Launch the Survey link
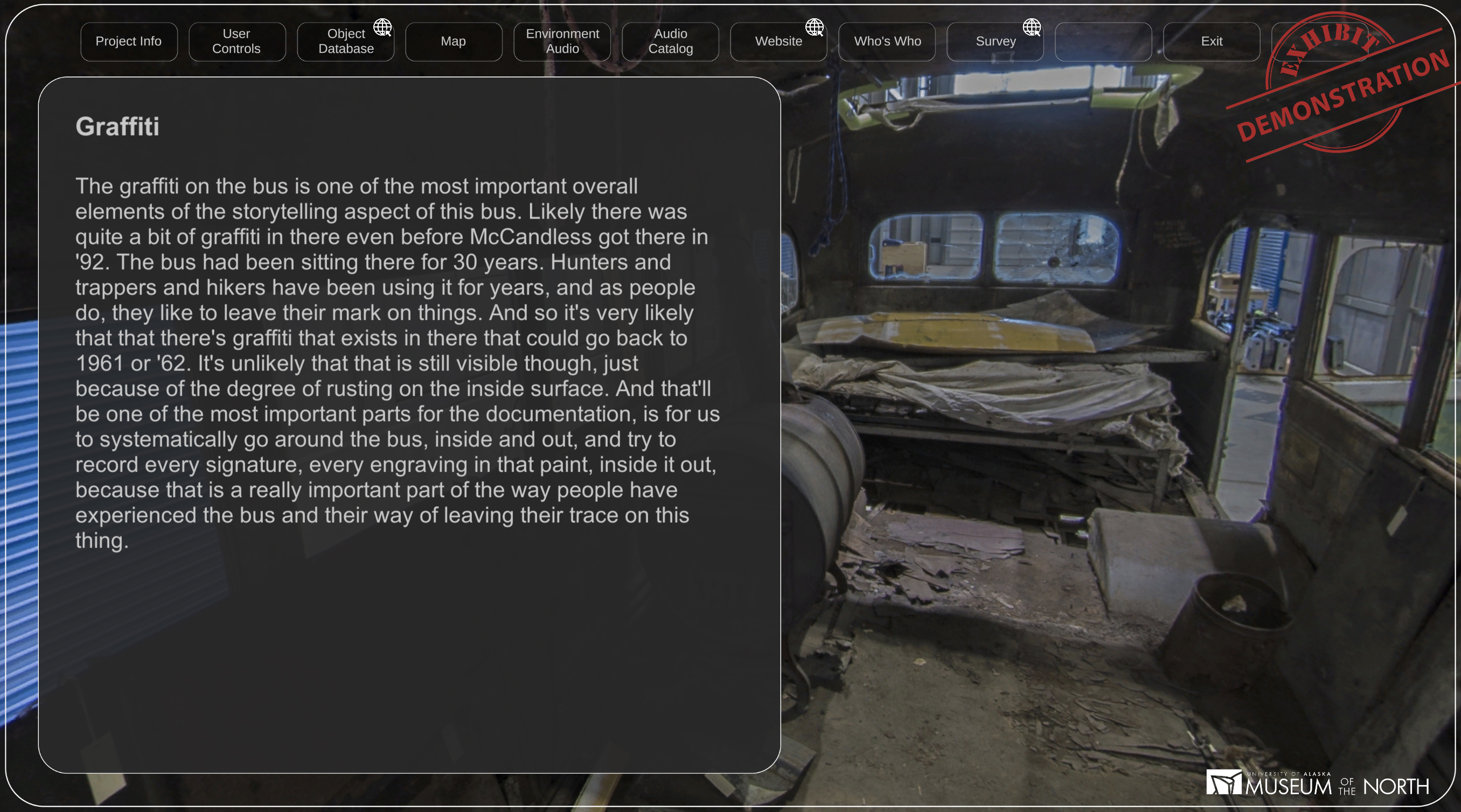Image resolution: width=1461 pixels, height=812 pixels. coord(996,41)
